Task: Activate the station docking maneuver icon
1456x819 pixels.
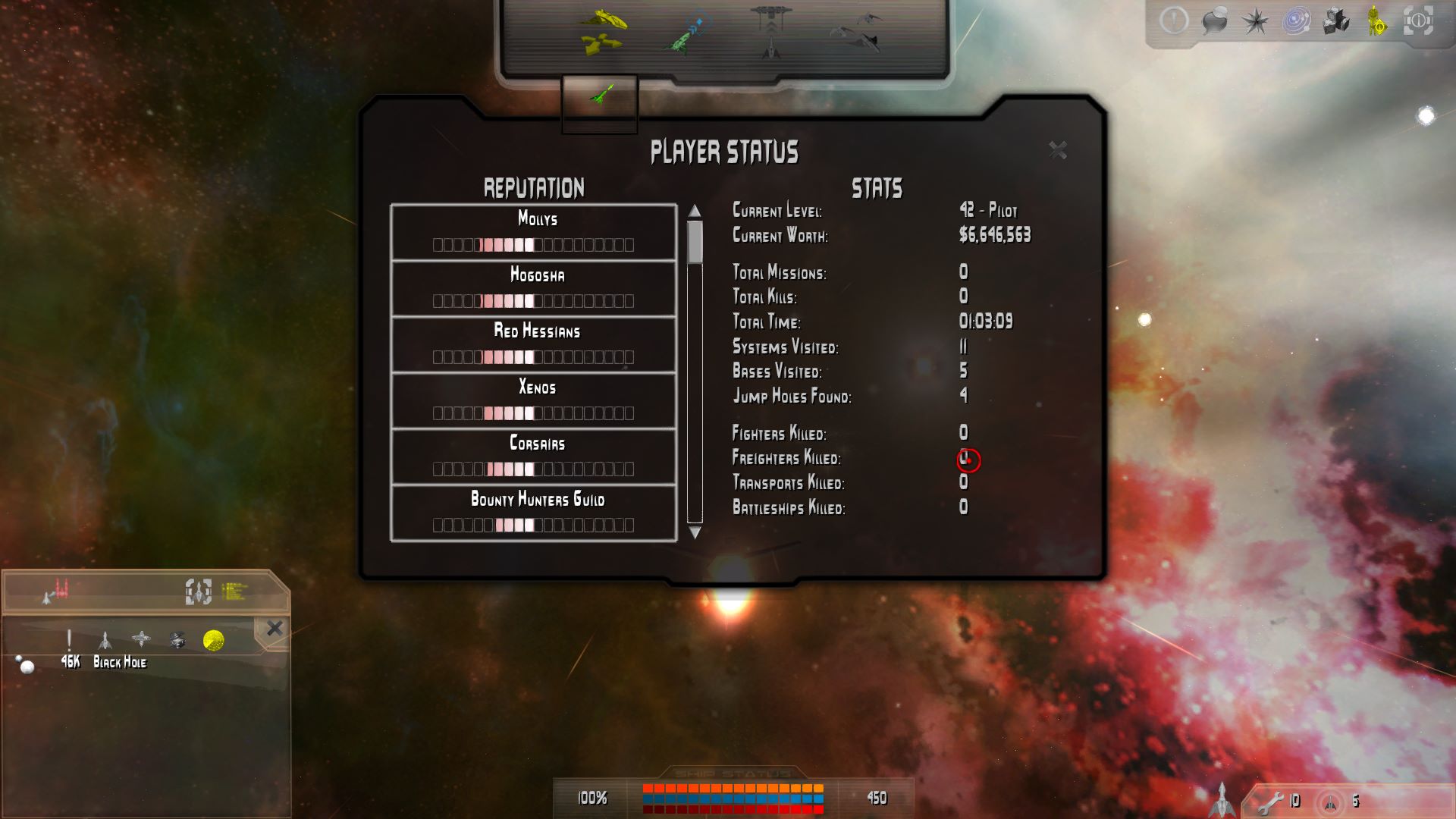Action: point(770,32)
